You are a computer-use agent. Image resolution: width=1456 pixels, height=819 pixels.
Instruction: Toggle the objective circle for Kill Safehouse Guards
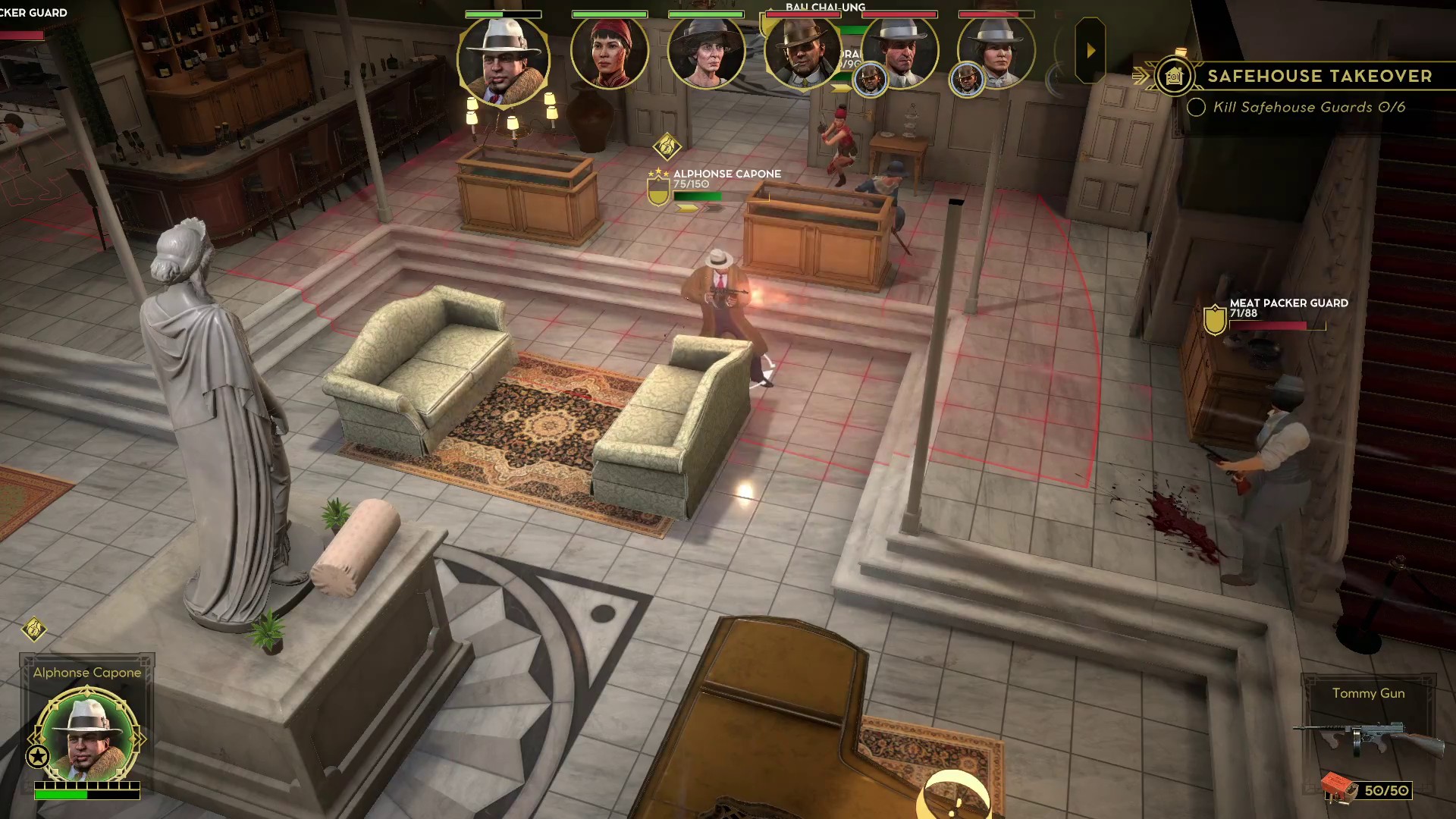click(x=1197, y=108)
